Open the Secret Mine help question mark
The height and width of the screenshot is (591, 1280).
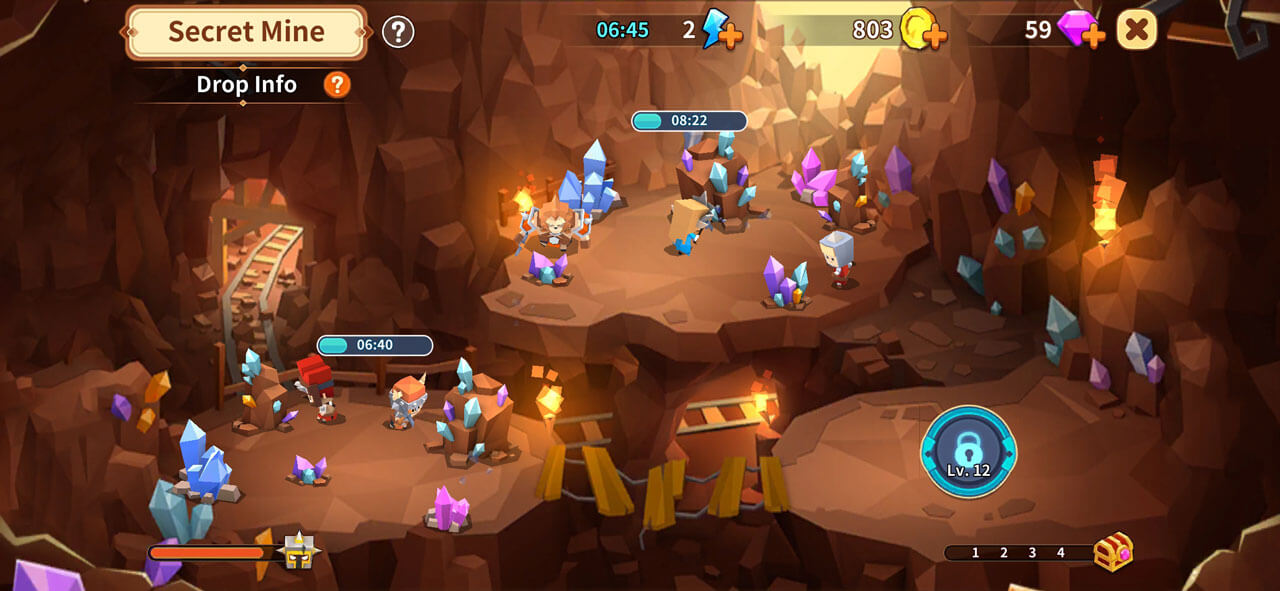coord(398,32)
